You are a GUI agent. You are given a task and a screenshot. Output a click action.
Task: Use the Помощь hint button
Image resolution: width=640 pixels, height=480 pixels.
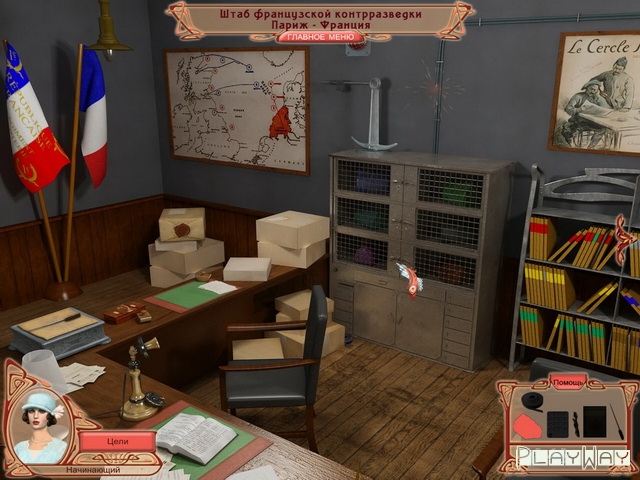pos(567,382)
